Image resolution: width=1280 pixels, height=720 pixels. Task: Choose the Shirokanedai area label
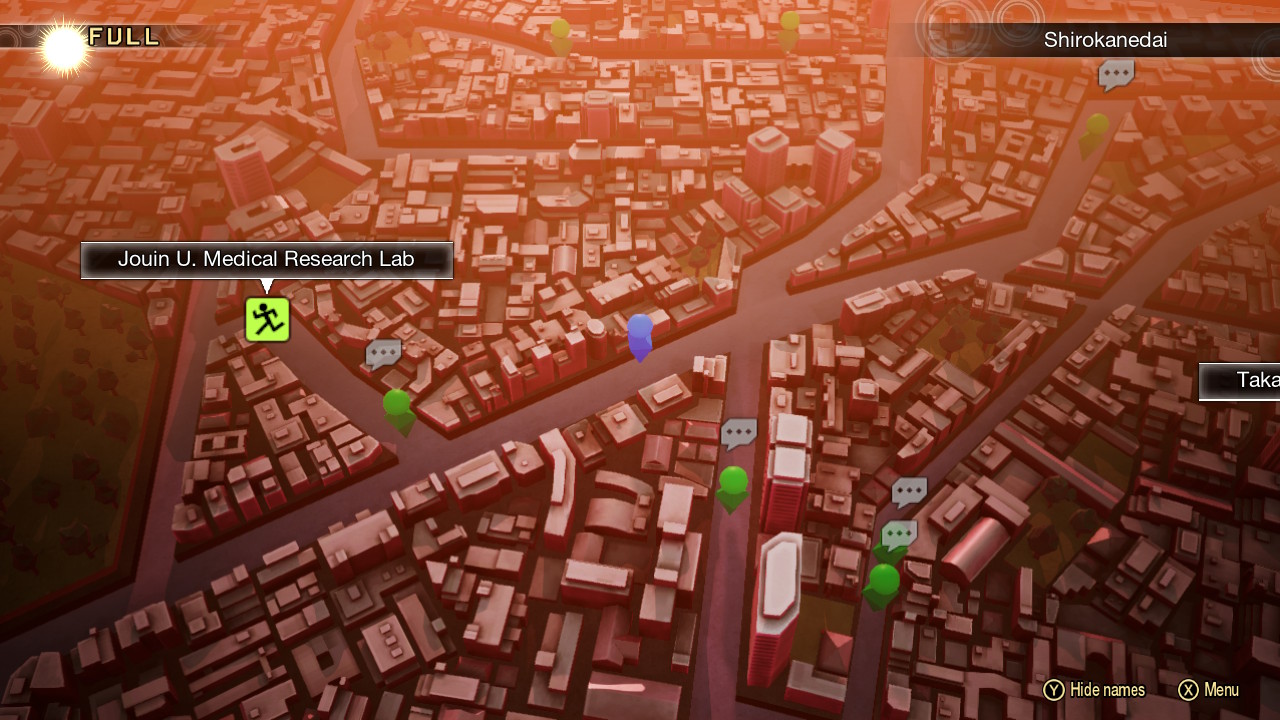1105,41
